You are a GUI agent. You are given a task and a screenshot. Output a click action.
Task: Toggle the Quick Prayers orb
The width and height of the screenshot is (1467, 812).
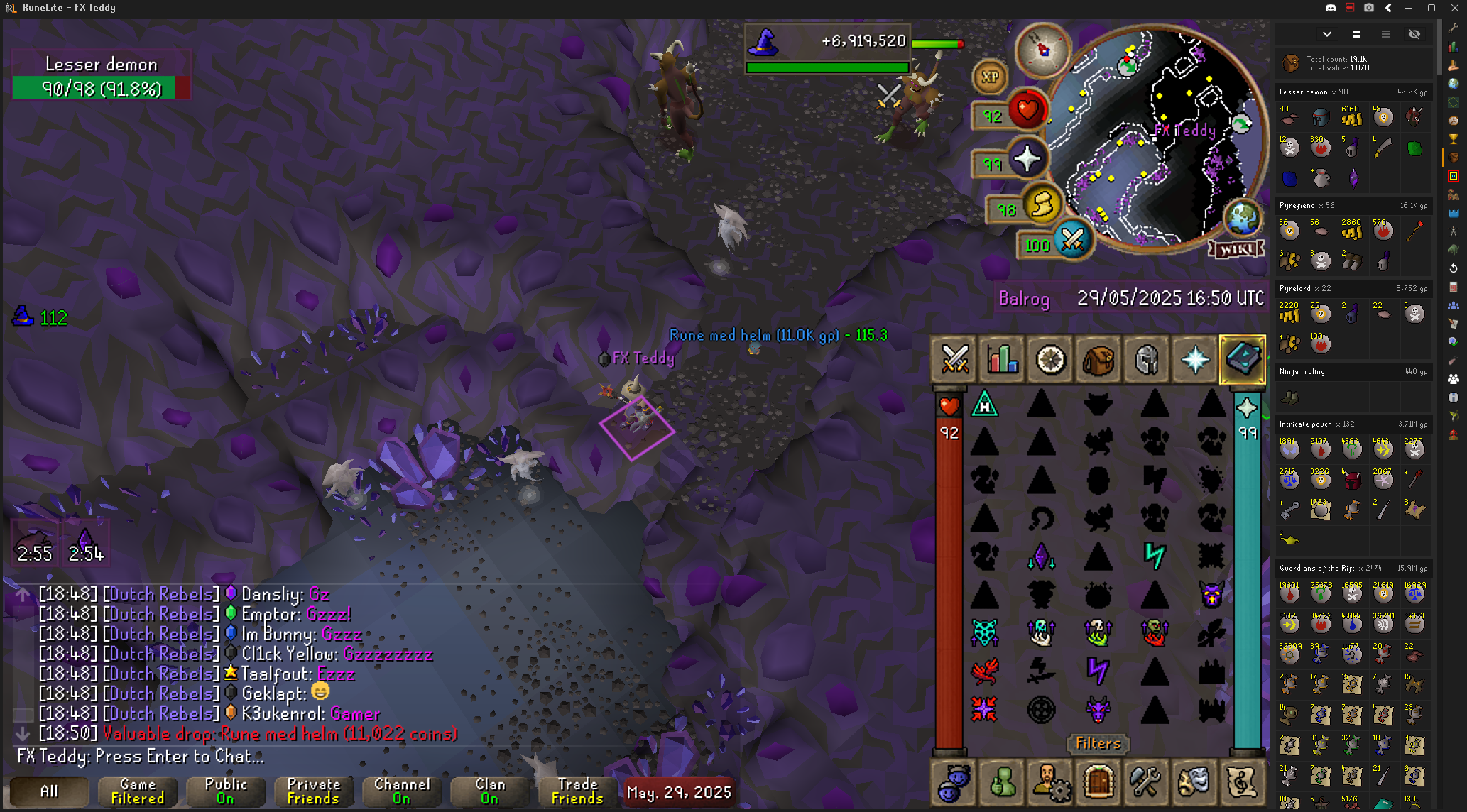[1027, 159]
